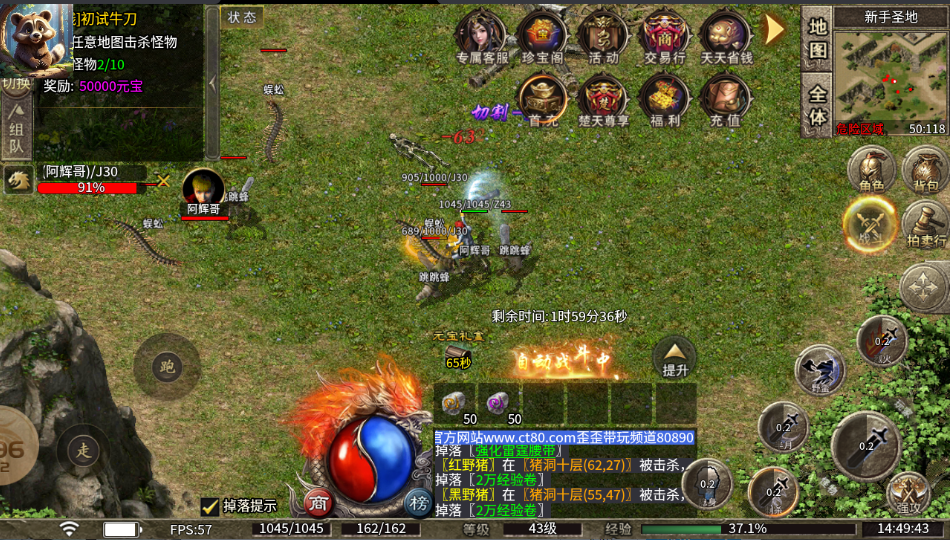This screenshot has width=950, height=540.
Task: Open the 榜 rankings button
Action: click(419, 502)
